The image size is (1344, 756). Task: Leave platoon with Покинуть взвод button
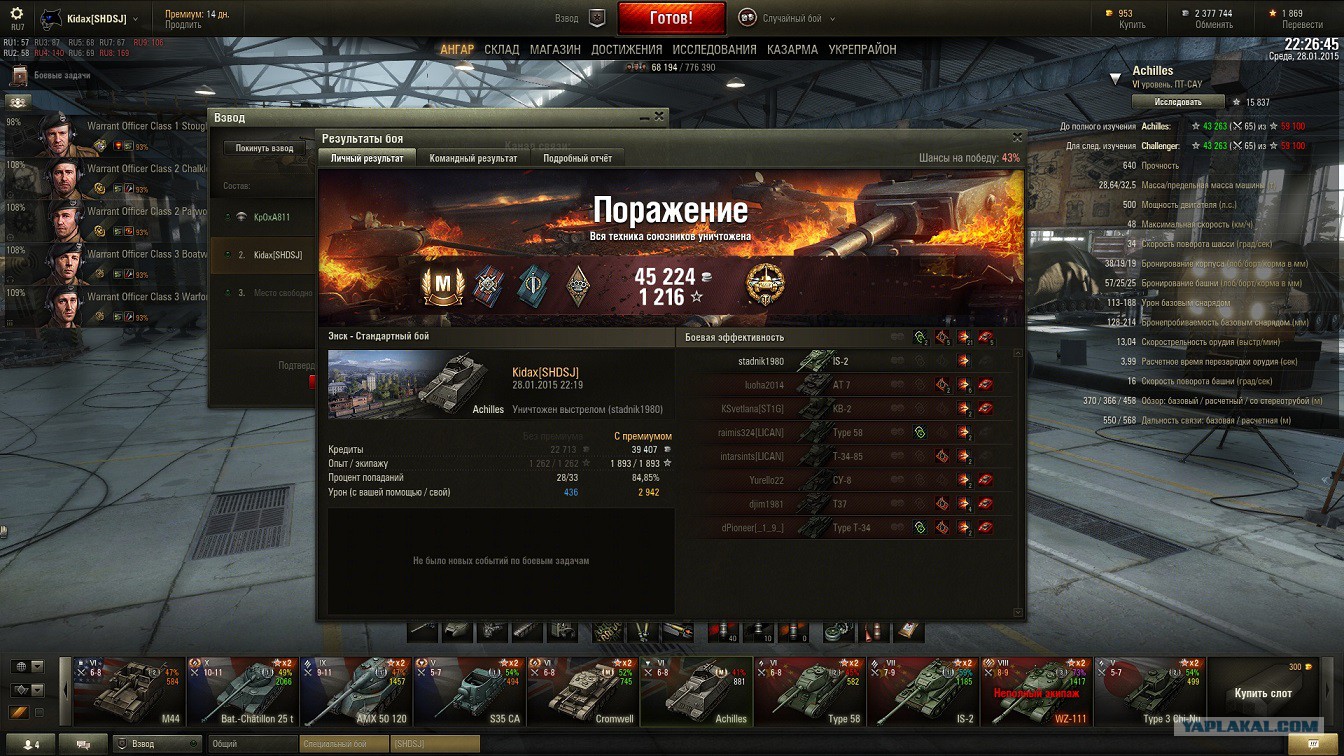click(264, 148)
